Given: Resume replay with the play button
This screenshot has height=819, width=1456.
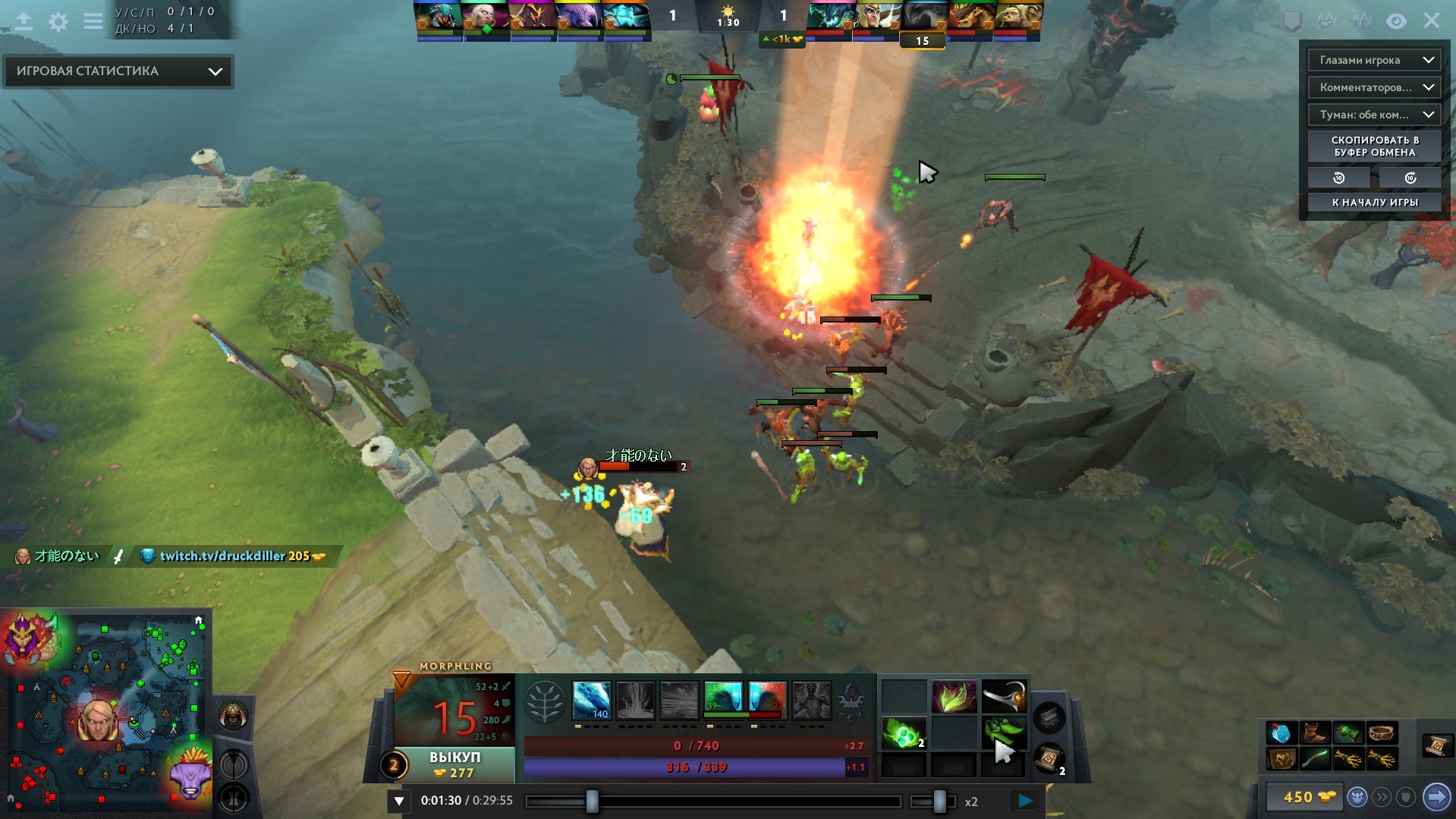Looking at the screenshot, I should tap(1025, 800).
